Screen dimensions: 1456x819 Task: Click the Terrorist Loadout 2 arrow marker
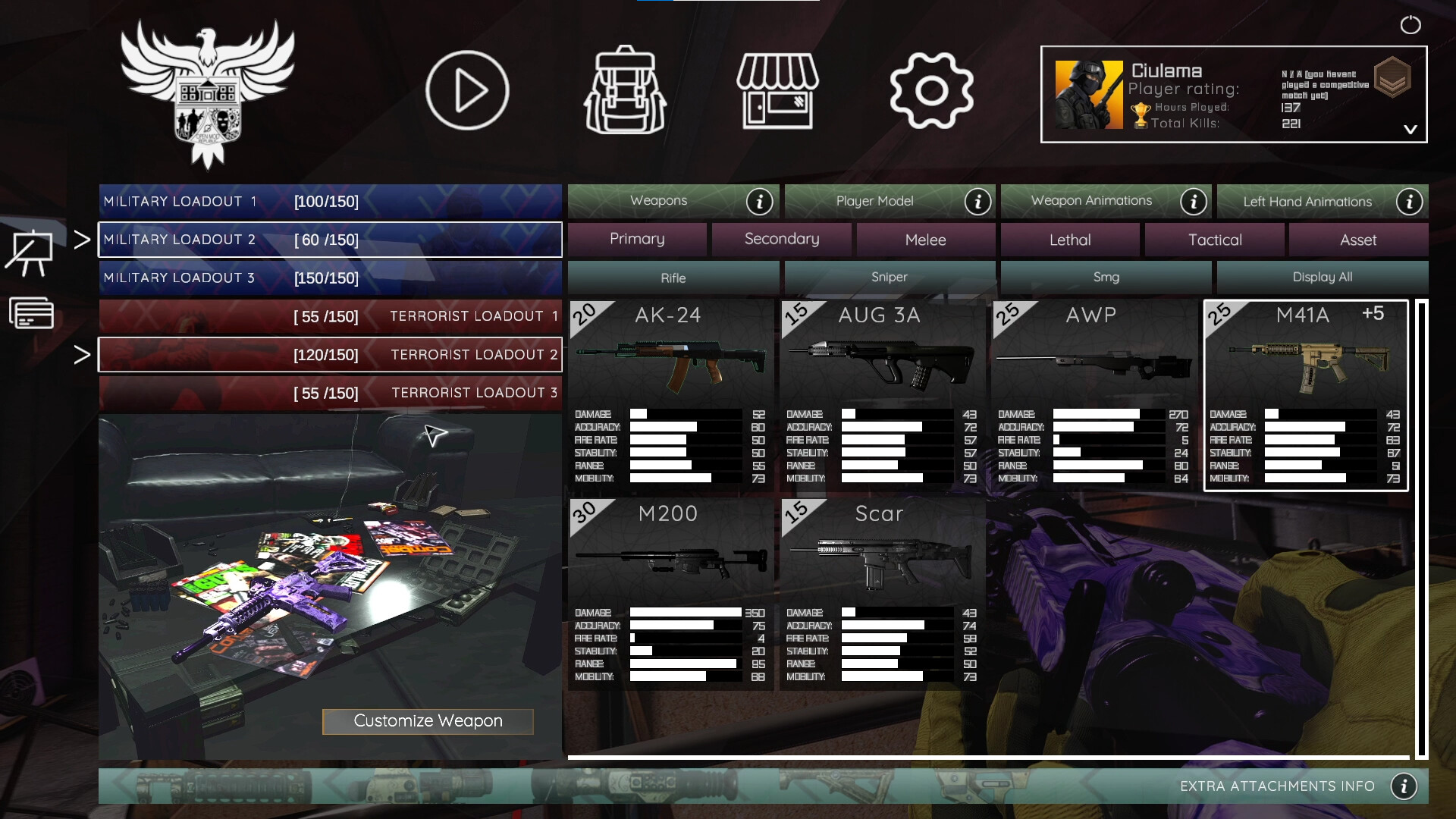click(81, 354)
